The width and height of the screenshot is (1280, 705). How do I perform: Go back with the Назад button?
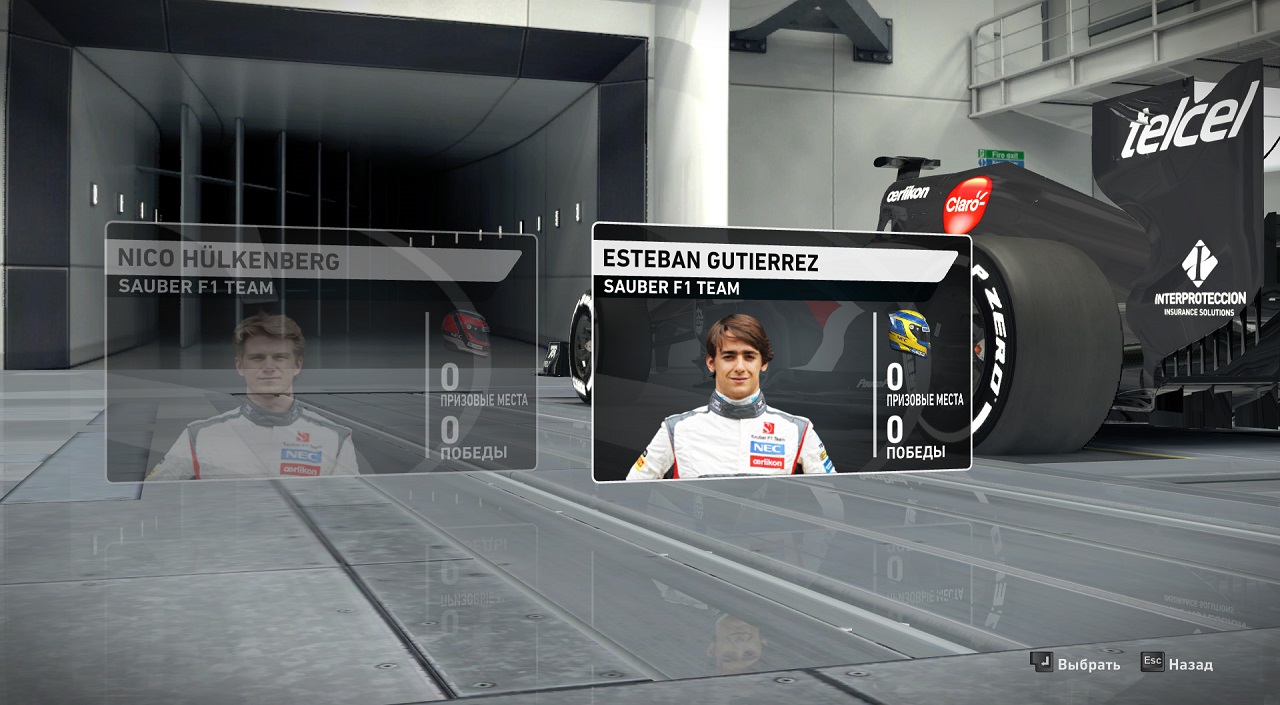[x=1179, y=664]
